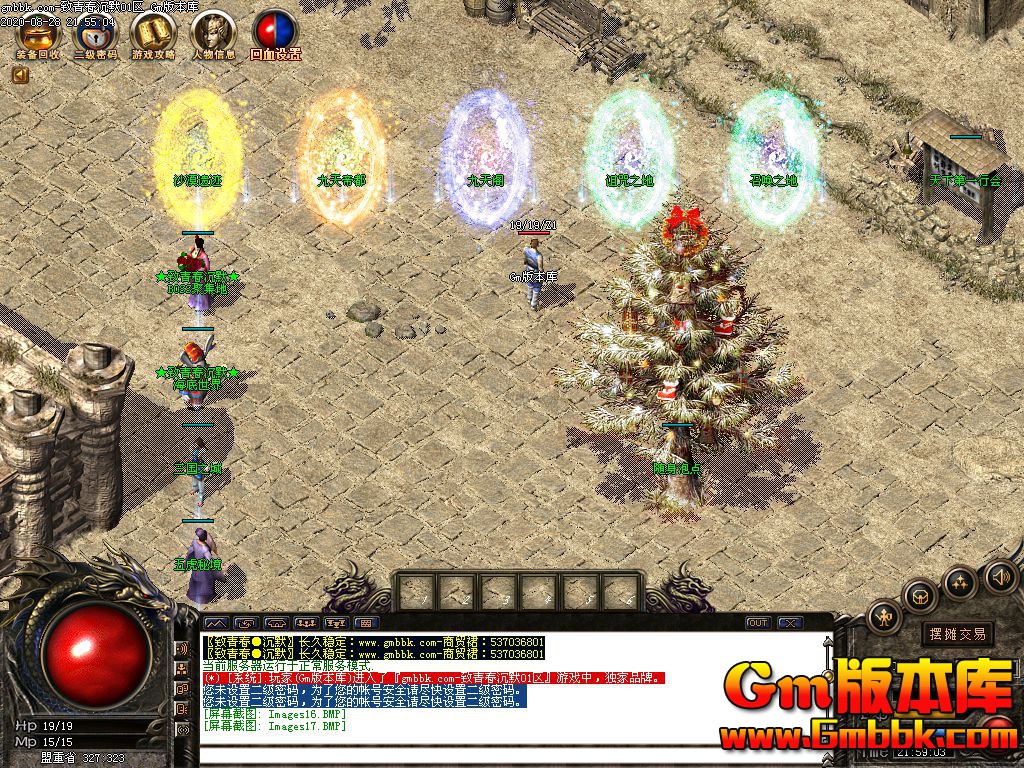1024x768 pixels.
Task: Show 人物信息 character info
Action: click(x=213, y=34)
